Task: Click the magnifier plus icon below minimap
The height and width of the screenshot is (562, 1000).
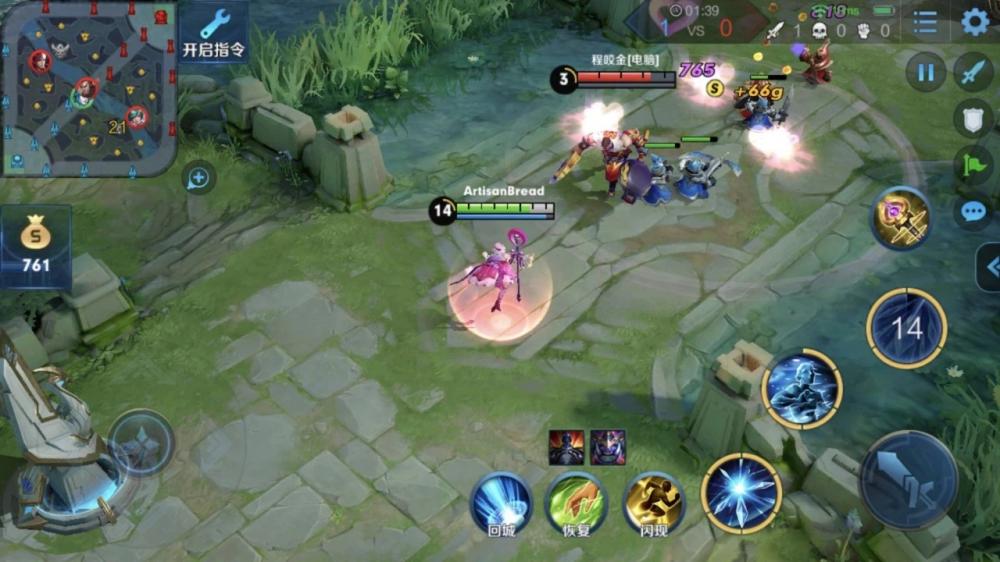Action: pos(198,179)
